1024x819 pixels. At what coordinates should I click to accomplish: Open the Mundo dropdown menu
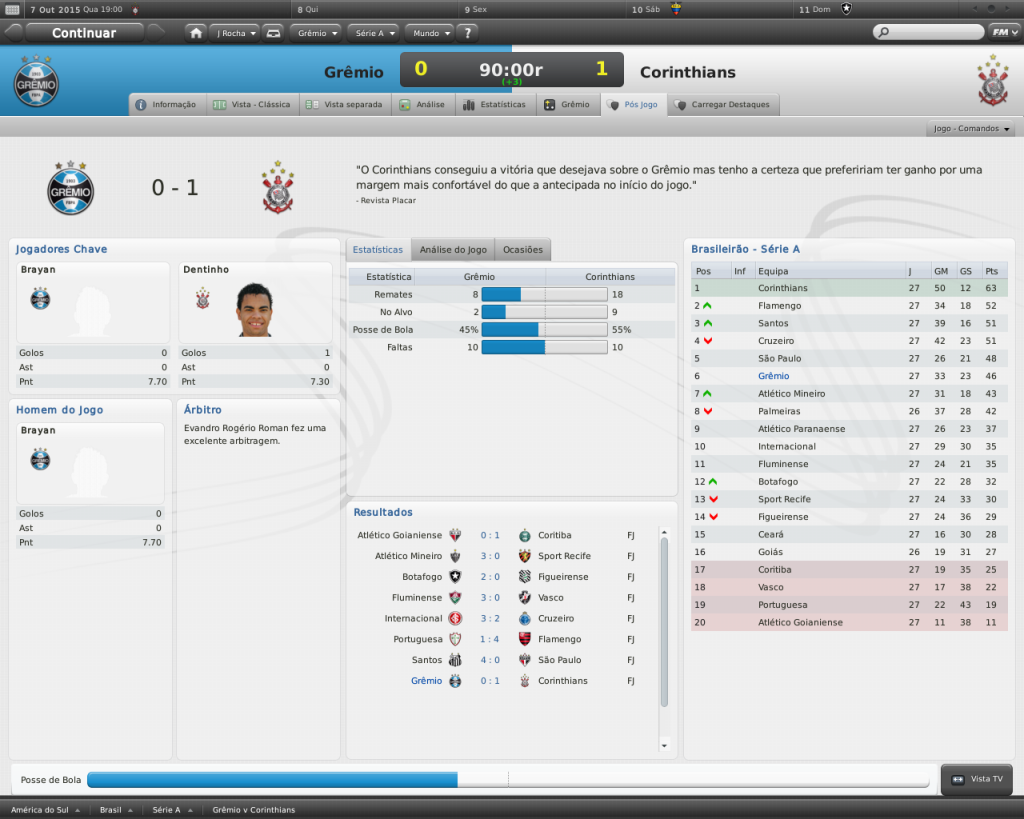431,33
